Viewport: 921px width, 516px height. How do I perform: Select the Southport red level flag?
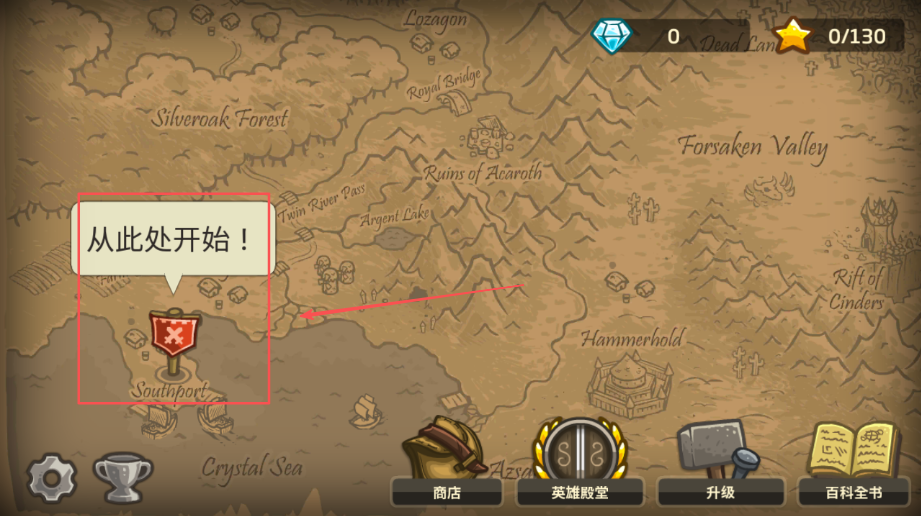click(x=174, y=334)
